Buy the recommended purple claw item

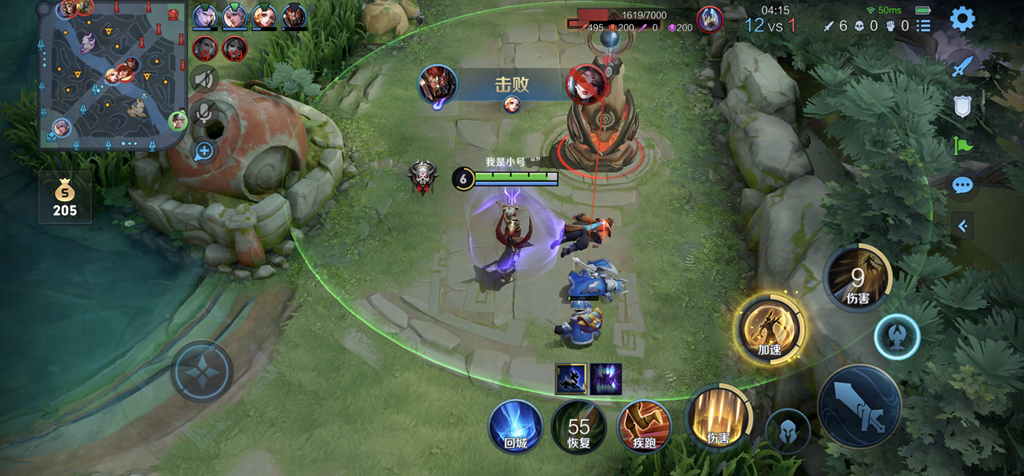point(606,378)
